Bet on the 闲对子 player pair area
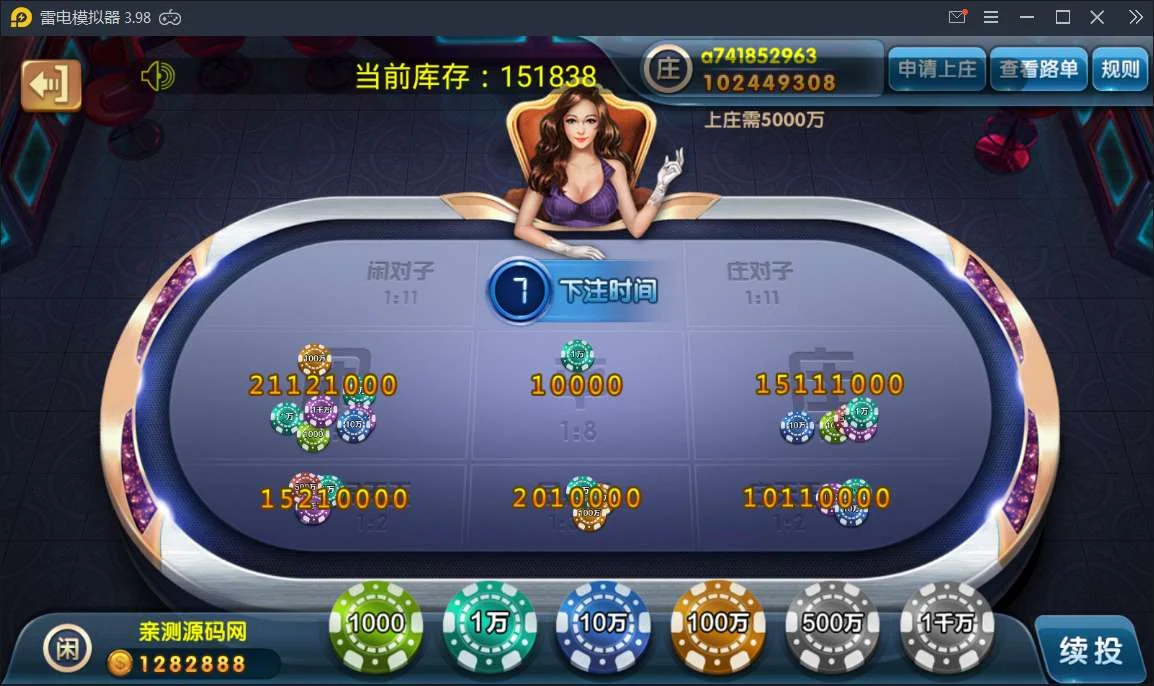The height and width of the screenshot is (686, 1154). [400, 282]
